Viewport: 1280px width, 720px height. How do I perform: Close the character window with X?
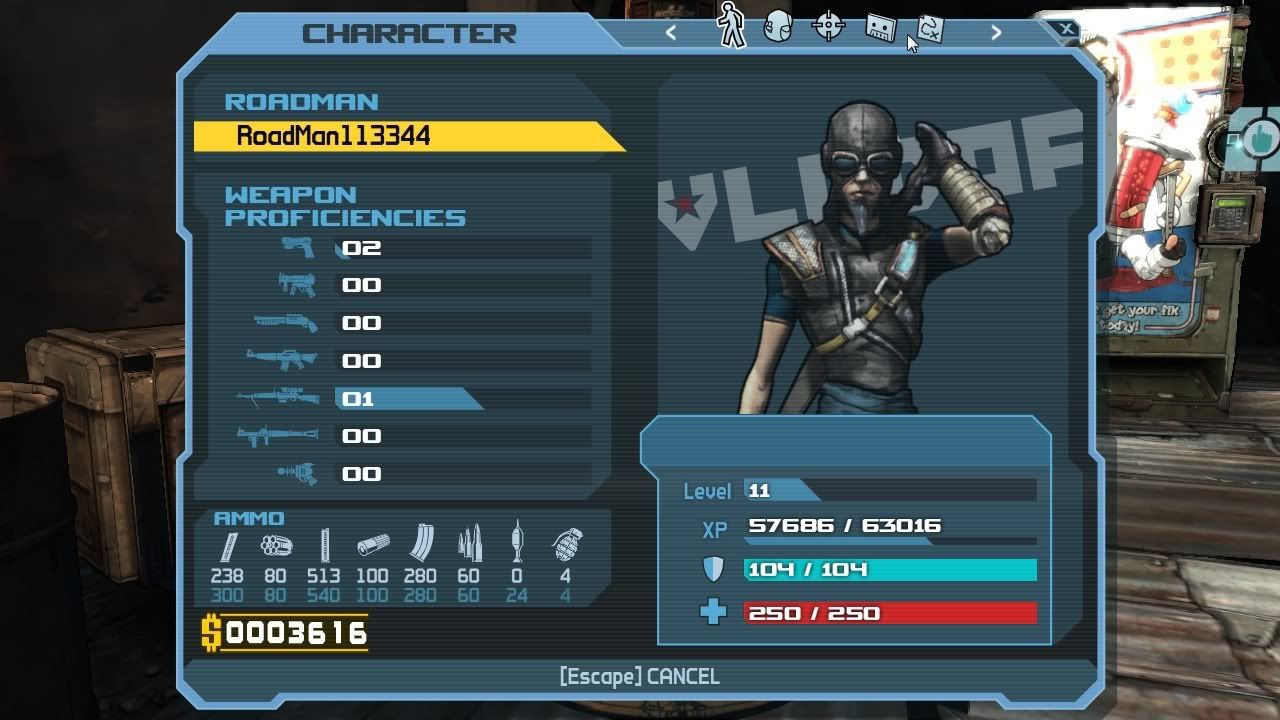[x=1067, y=29]
